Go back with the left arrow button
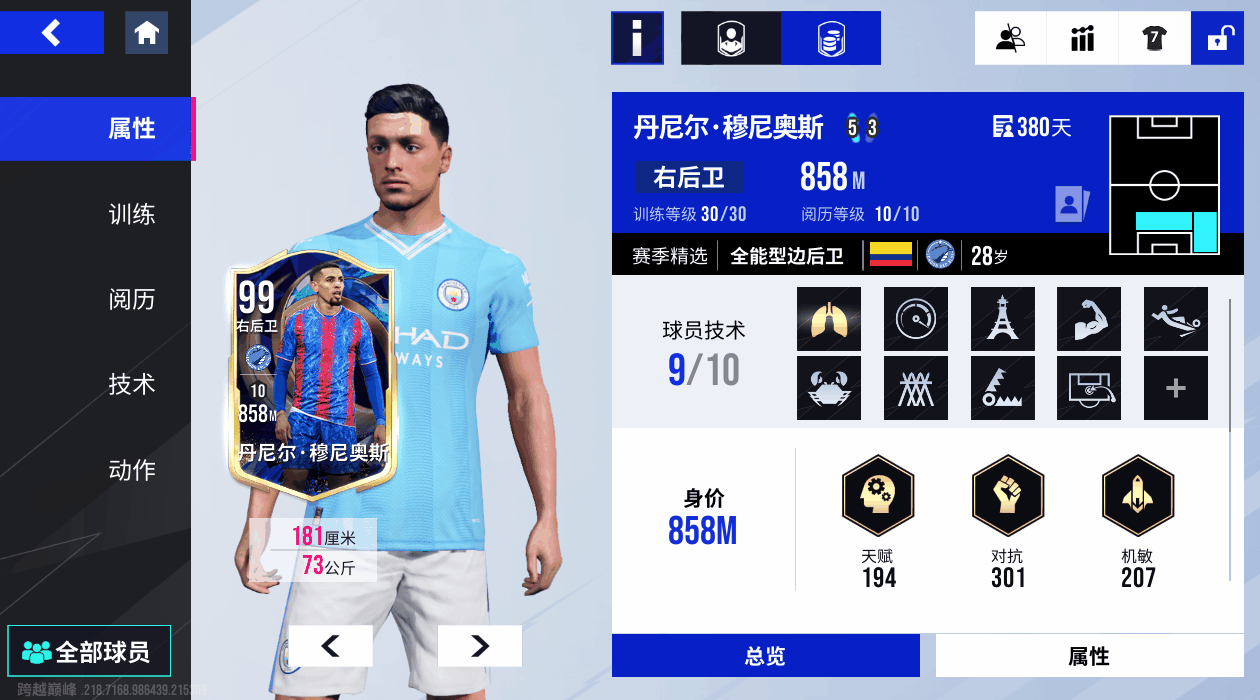Screen dimensions: 1260x700 click(51, 33)
